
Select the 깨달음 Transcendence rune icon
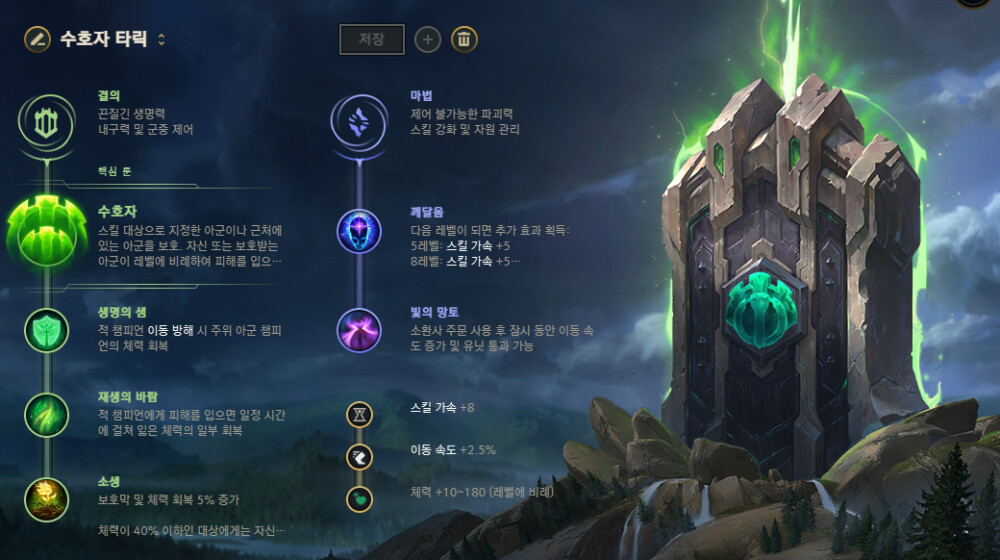click(x=359, y=231)
